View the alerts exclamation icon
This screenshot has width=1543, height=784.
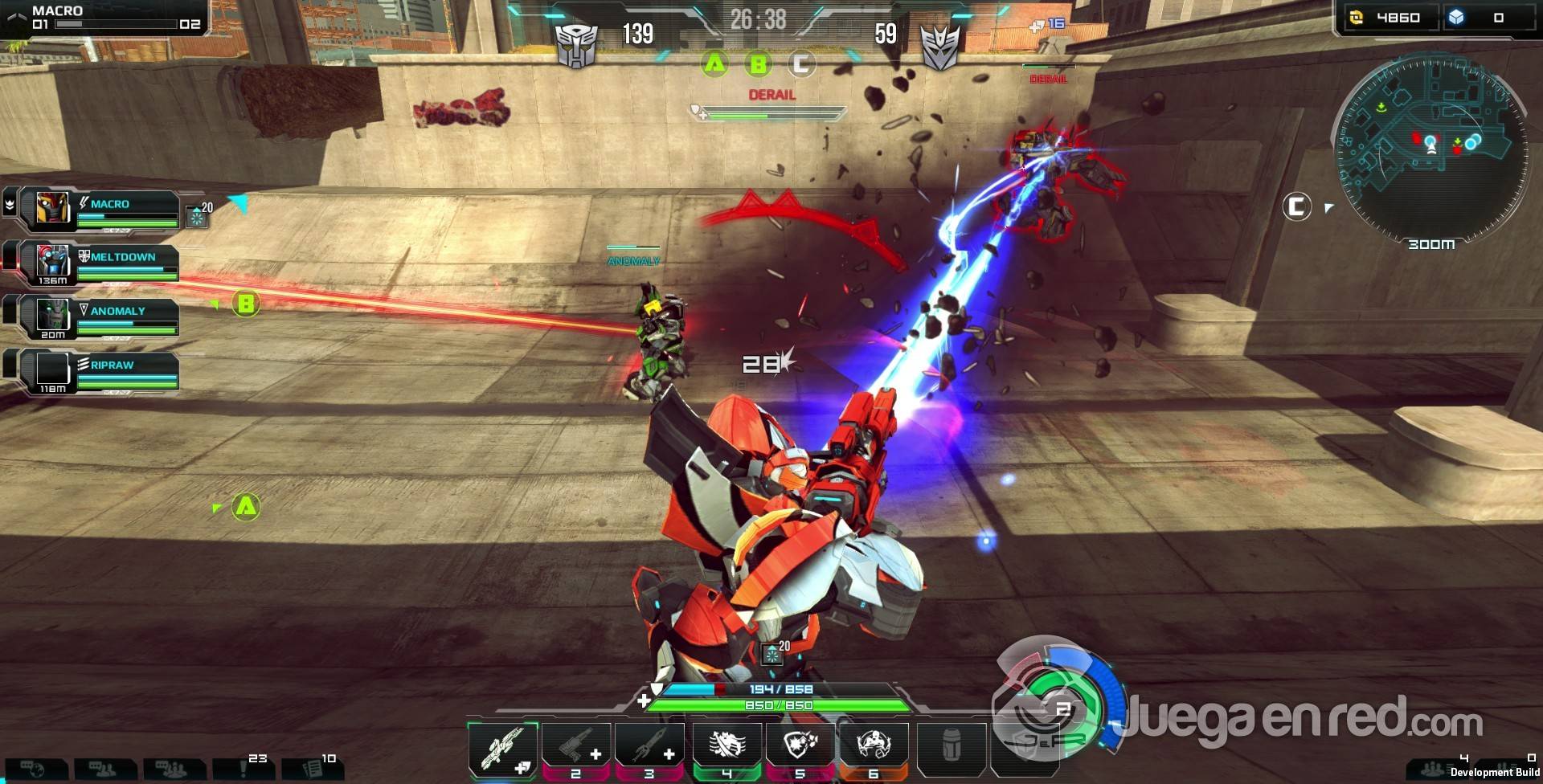click(244, 769)
